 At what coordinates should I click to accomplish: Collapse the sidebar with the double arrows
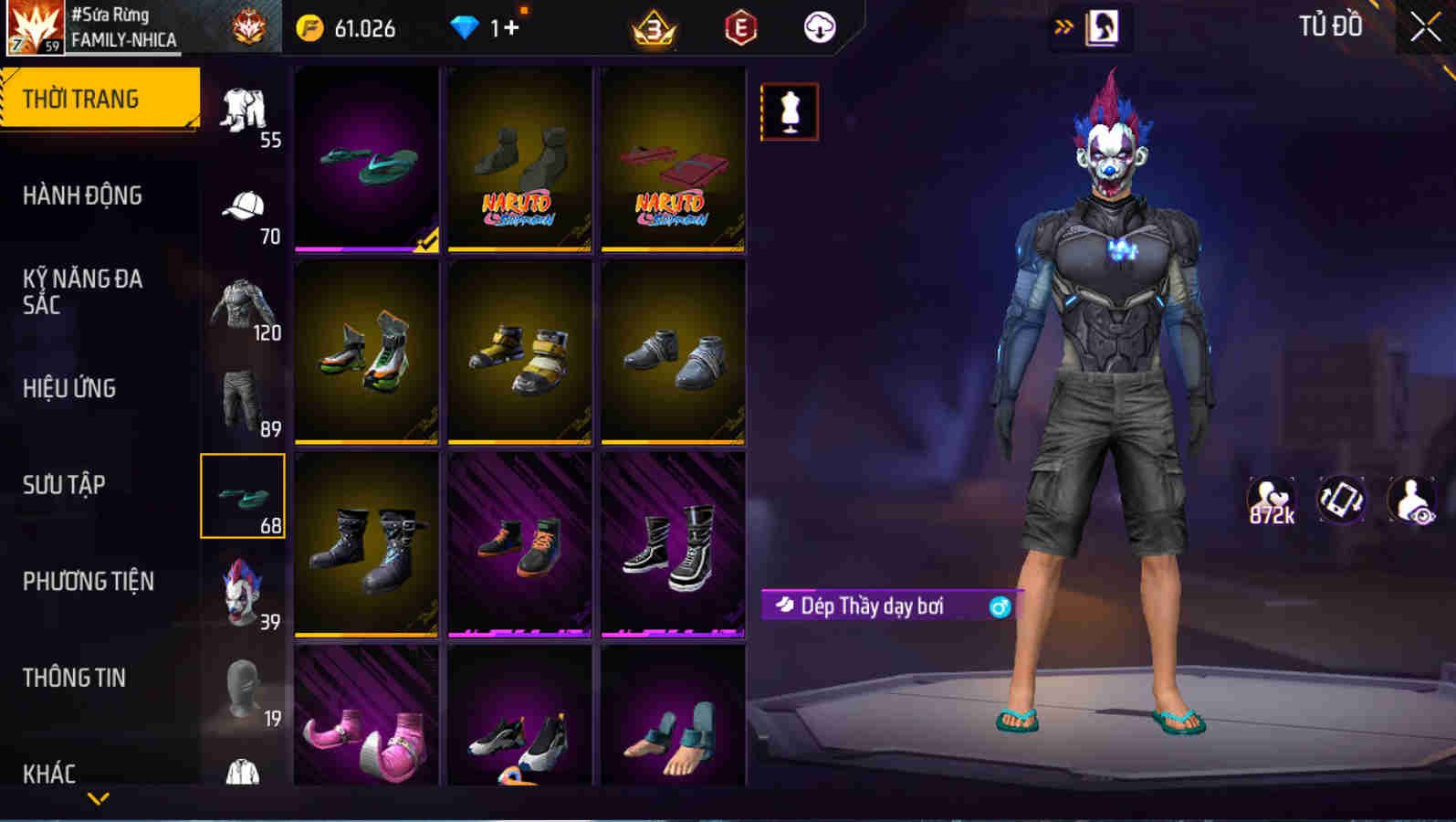[1062, 26]
